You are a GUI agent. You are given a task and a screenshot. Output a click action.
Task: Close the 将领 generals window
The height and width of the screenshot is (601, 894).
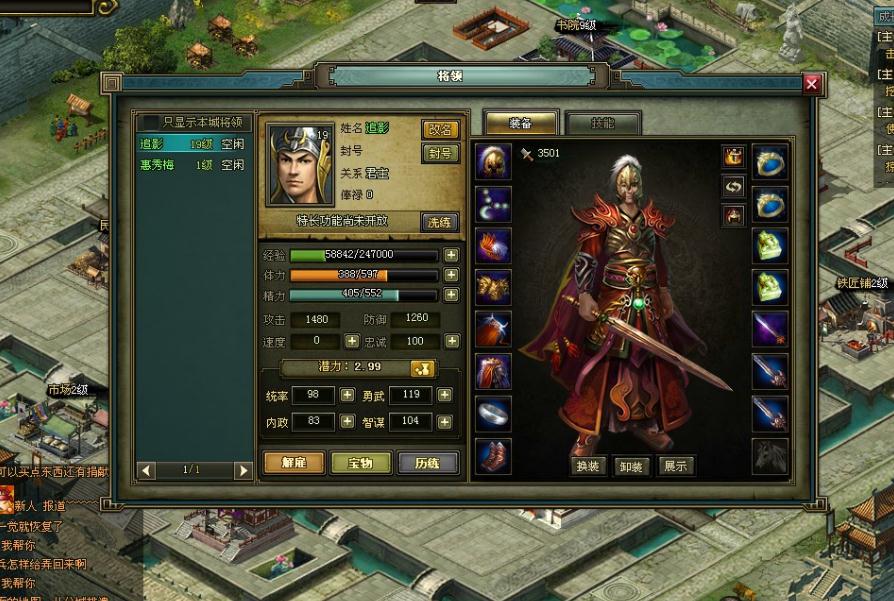(x=811, y=84)
